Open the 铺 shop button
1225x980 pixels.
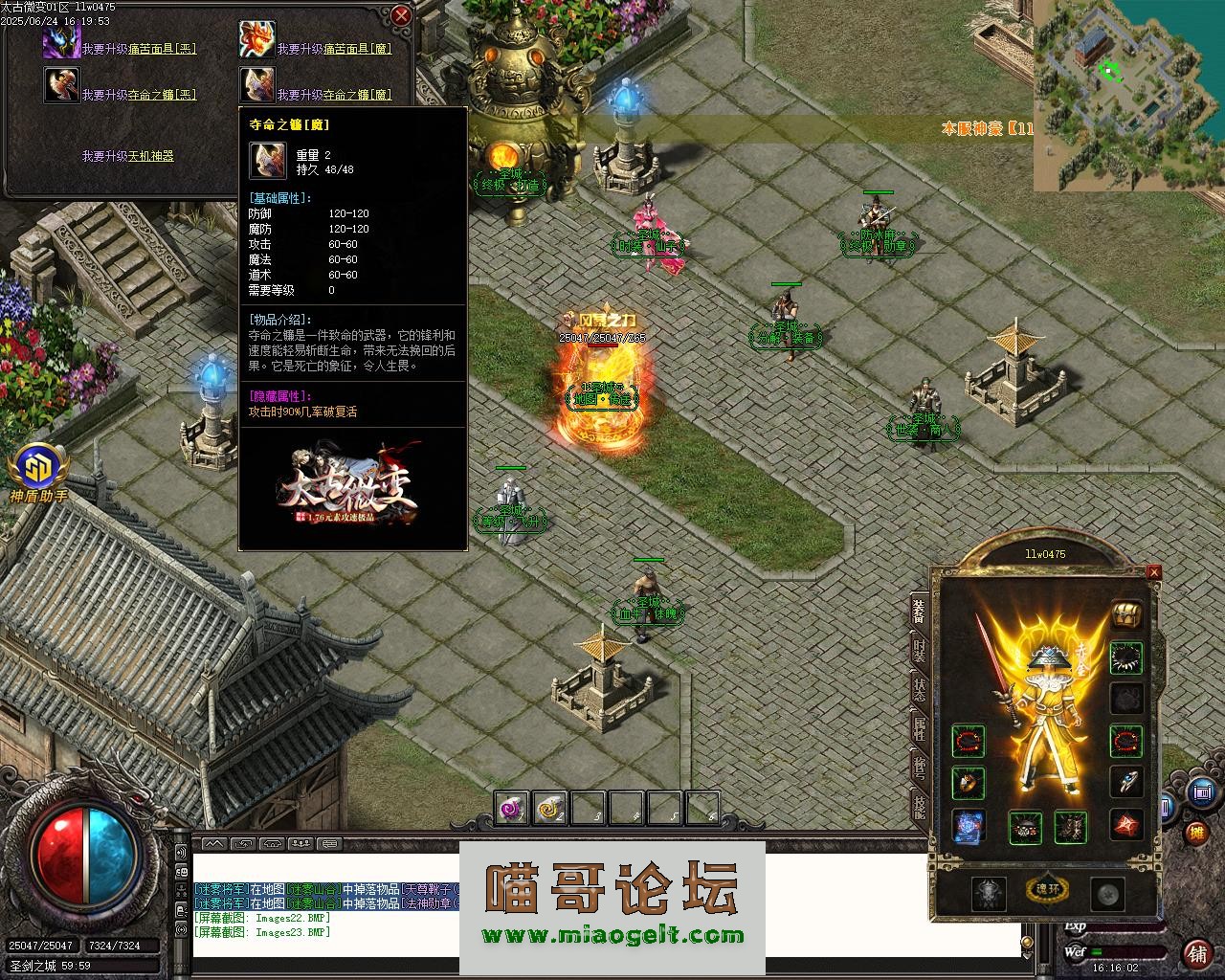(1196, 953)
